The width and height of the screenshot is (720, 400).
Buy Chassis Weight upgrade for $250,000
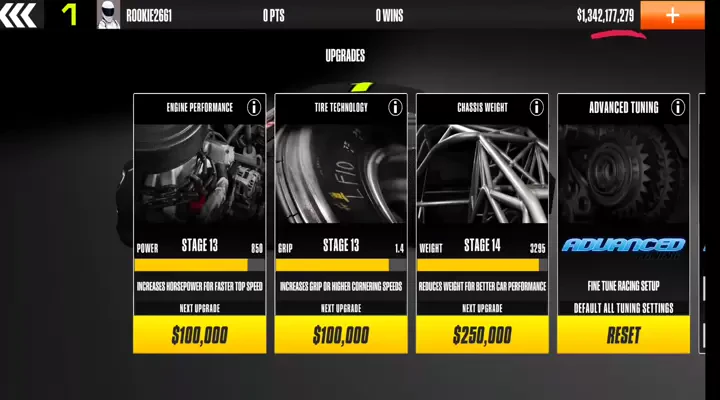tap(482, 335)
